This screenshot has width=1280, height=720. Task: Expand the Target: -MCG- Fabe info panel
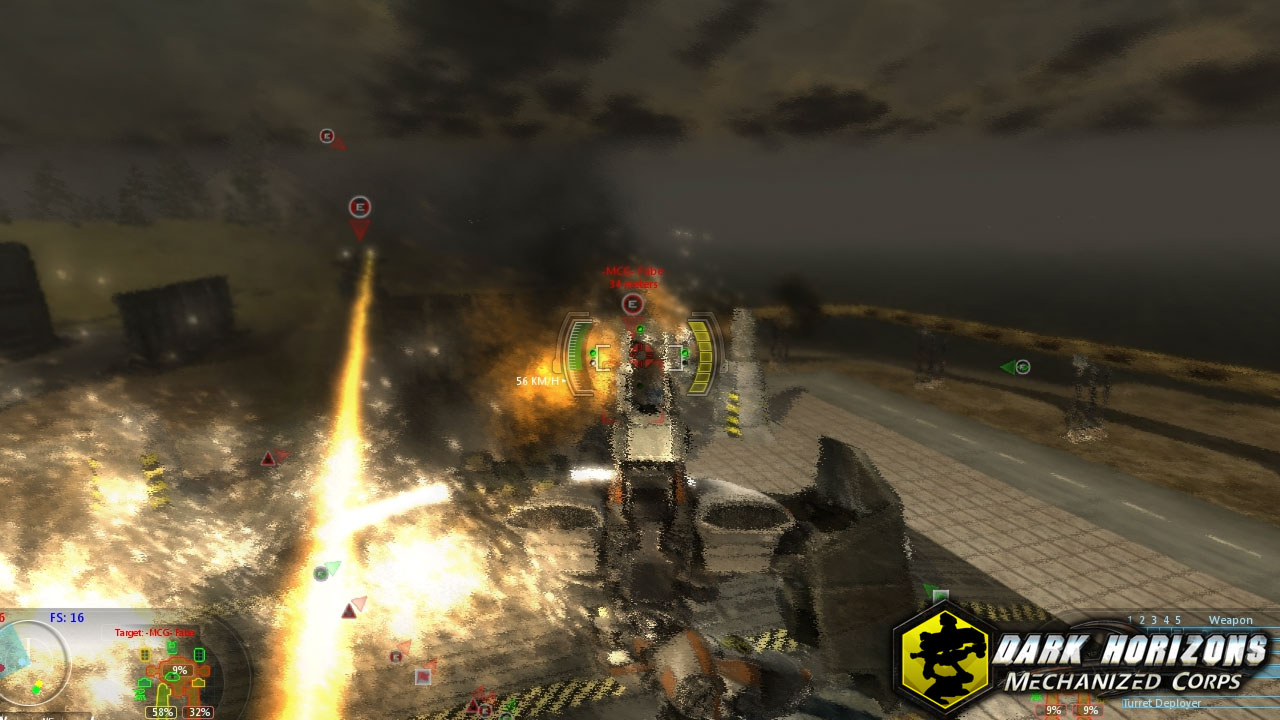(152, 633)
